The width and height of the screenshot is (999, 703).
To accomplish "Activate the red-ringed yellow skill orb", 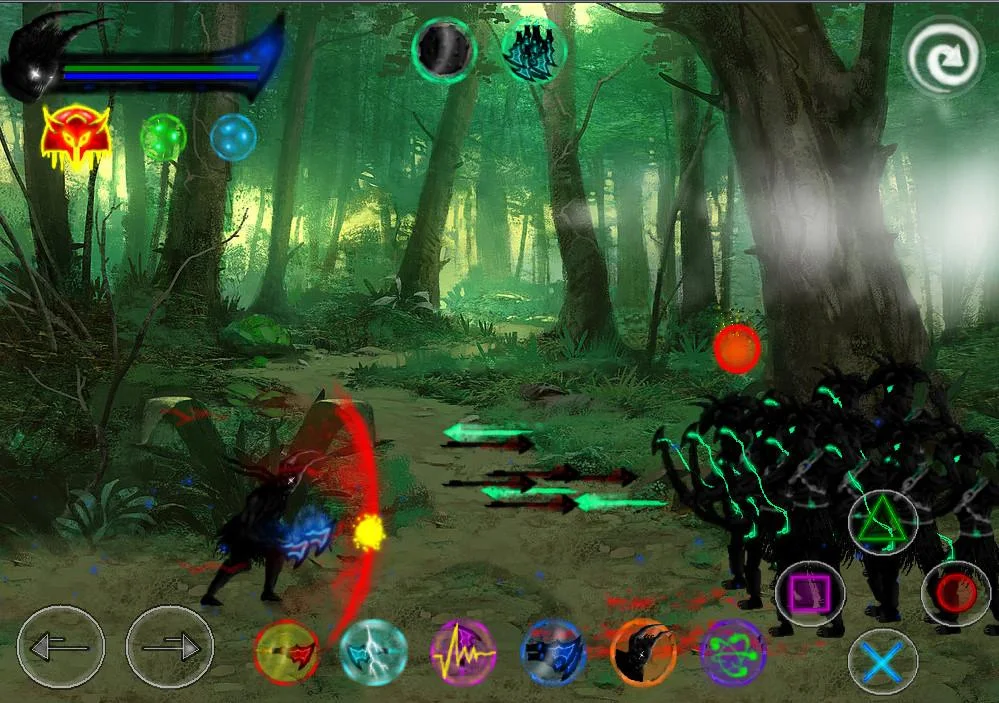I will pos(287,652).
